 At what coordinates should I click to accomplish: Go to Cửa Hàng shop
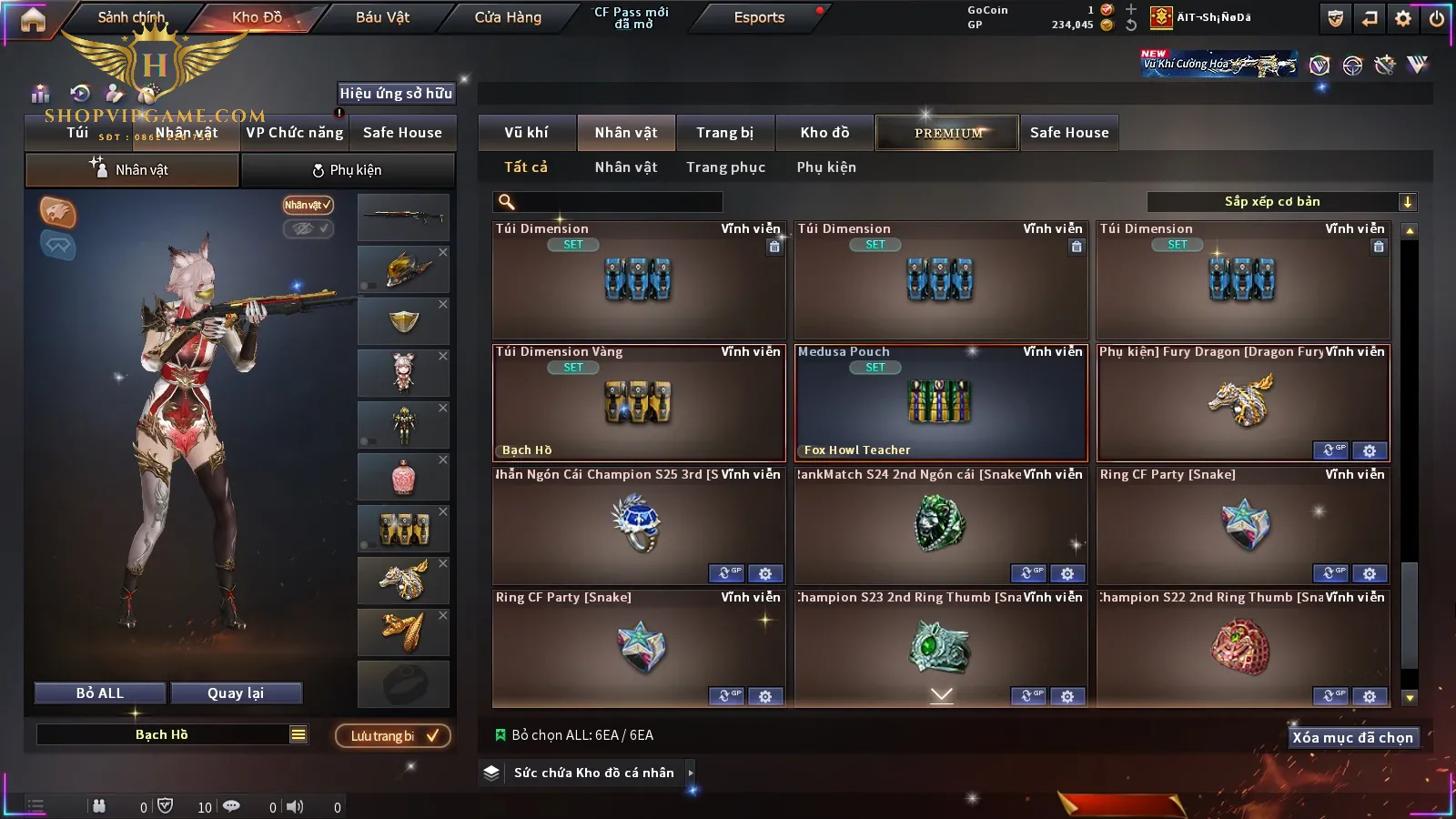pyautogui.click(x=508, y=17)
